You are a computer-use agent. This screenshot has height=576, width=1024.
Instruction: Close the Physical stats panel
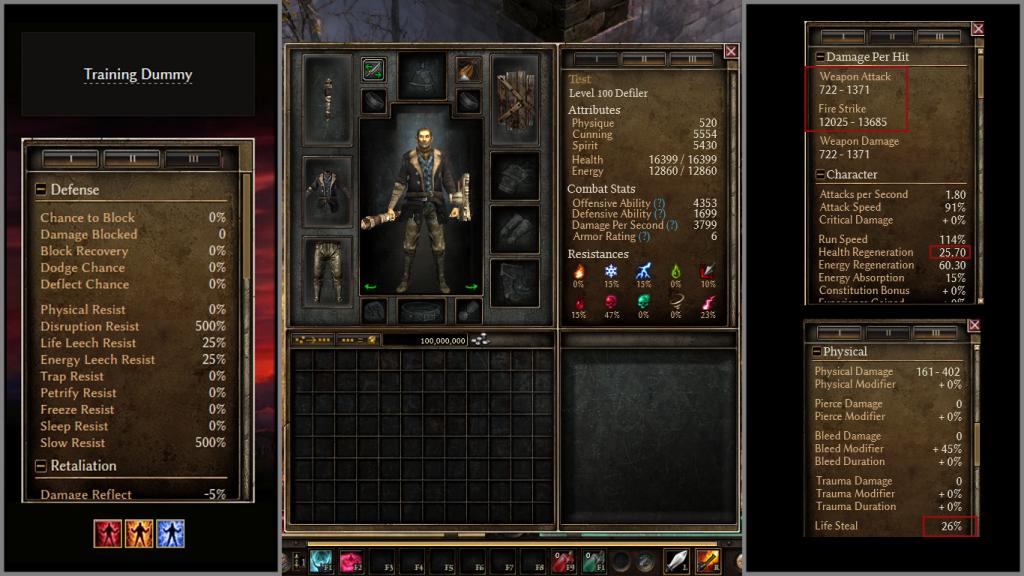coord(974,326)
